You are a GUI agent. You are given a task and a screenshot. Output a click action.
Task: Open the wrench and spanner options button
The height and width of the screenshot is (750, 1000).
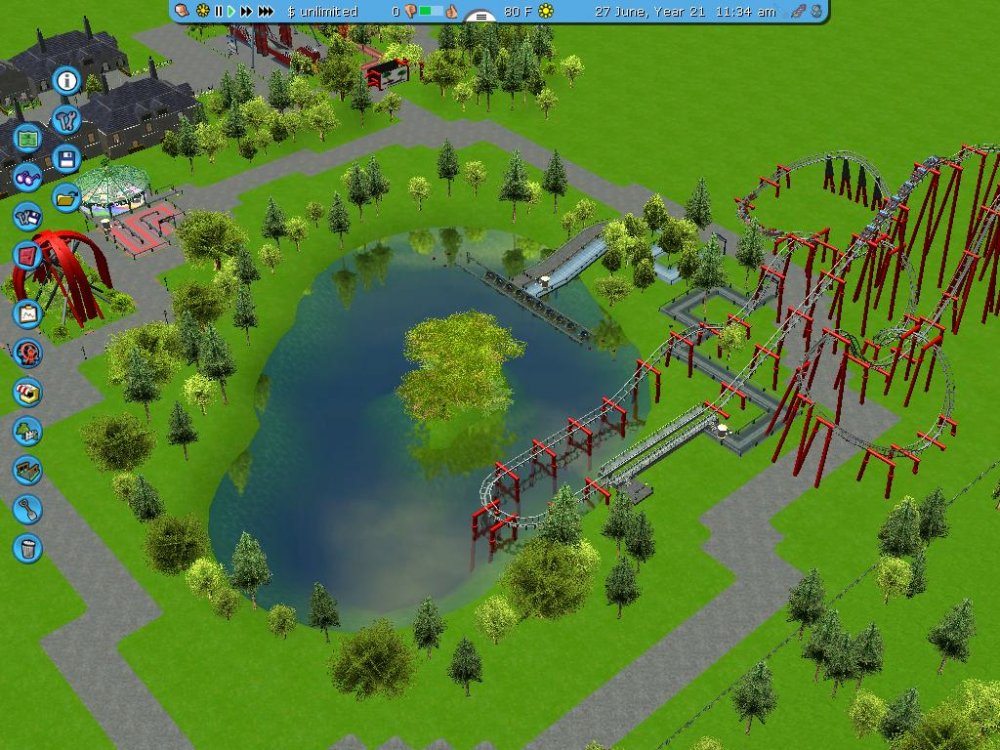point(67,120)
